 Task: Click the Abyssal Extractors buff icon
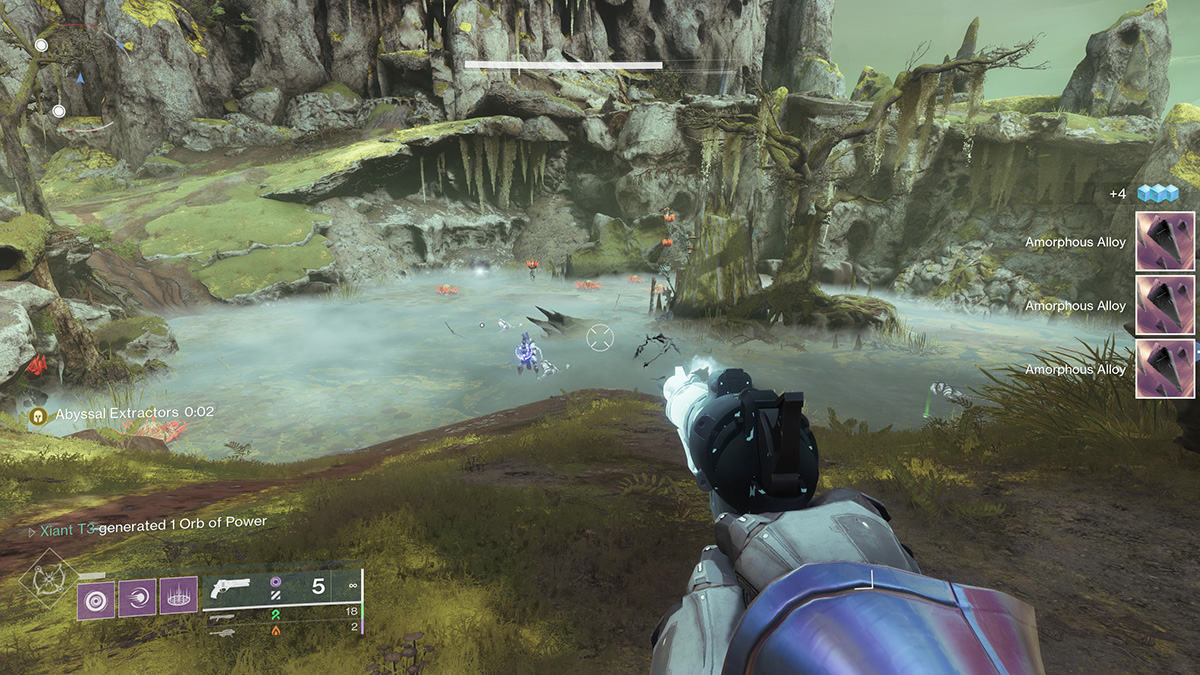pos(39,413)
